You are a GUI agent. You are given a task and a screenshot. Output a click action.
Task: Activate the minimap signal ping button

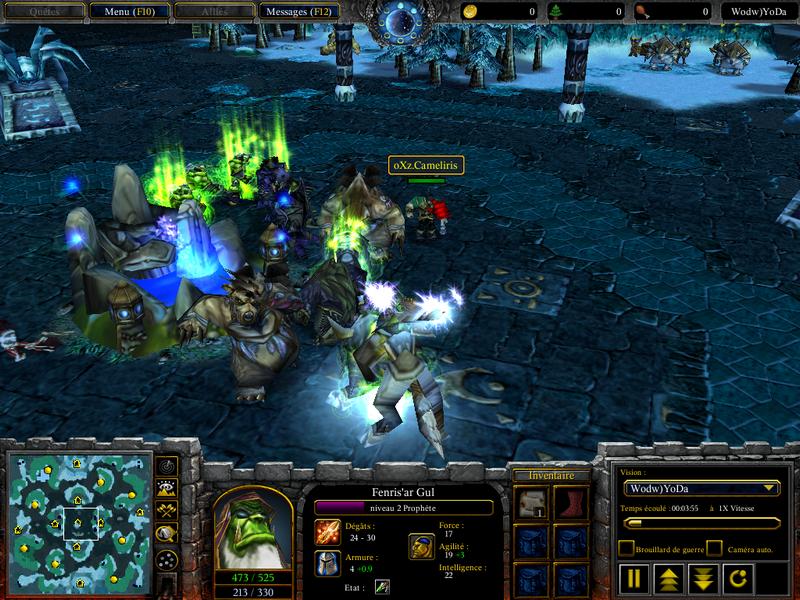click(x=166, y=466)
